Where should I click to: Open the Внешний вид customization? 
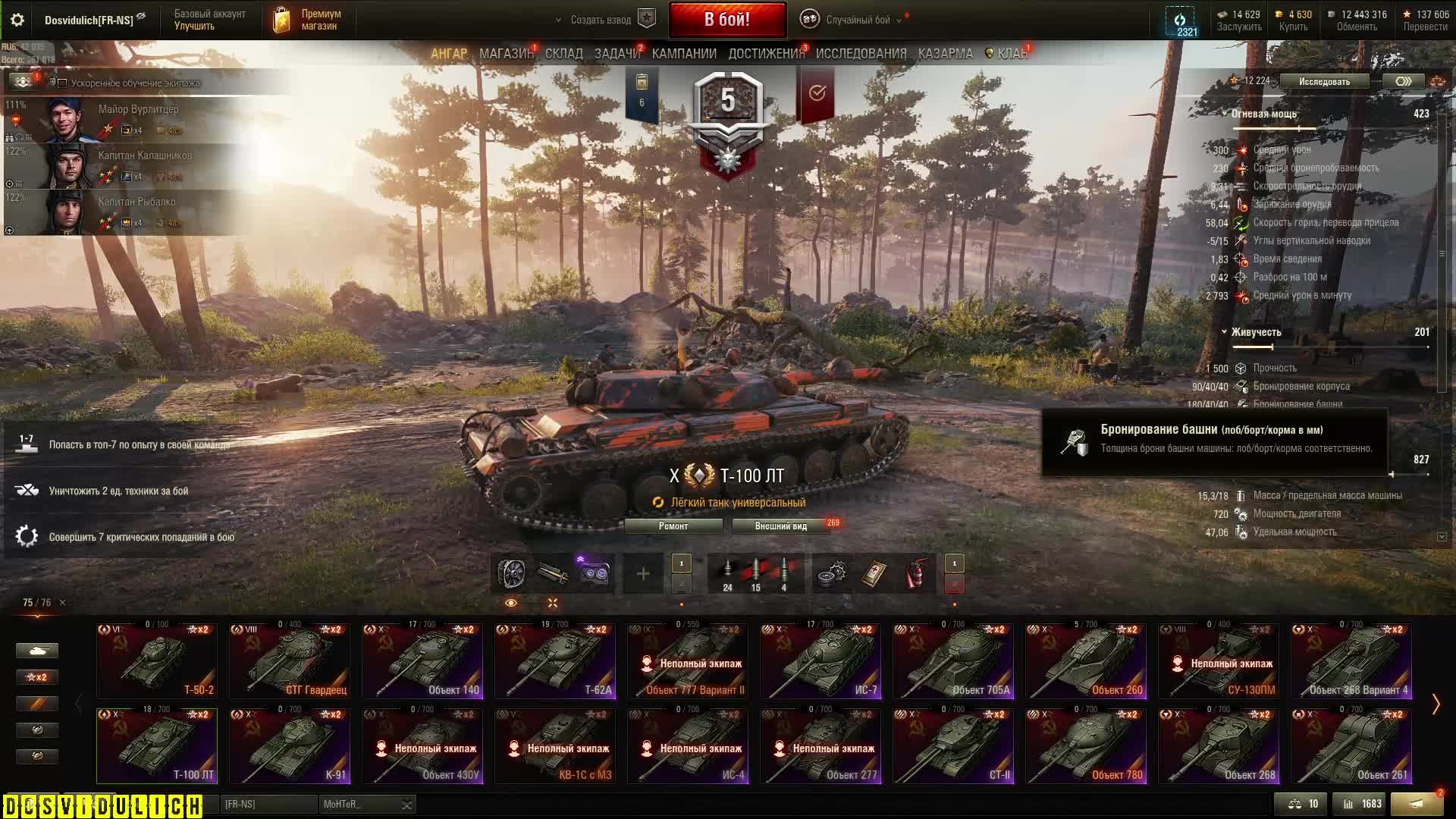click(x=780, y=526)
